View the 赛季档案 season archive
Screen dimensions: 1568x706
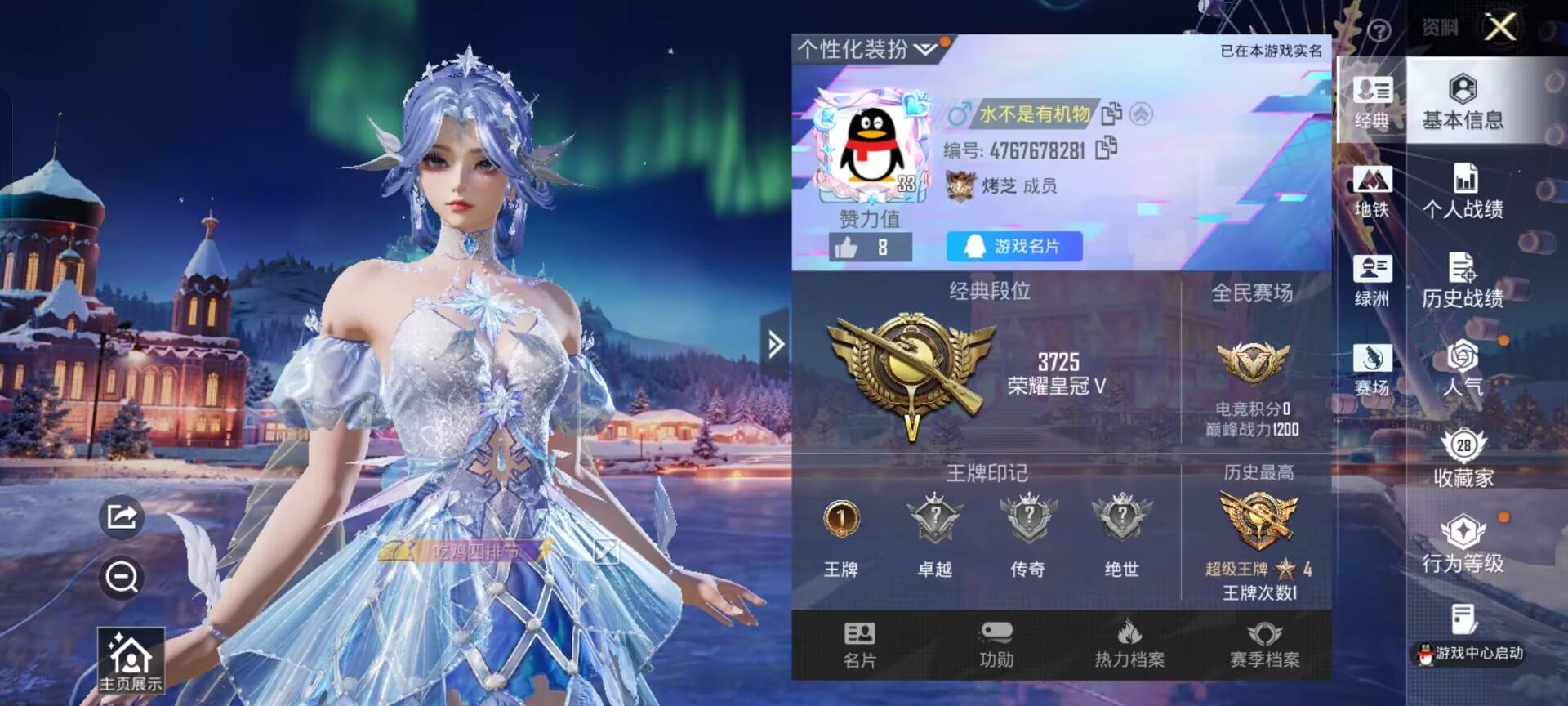1265,646
